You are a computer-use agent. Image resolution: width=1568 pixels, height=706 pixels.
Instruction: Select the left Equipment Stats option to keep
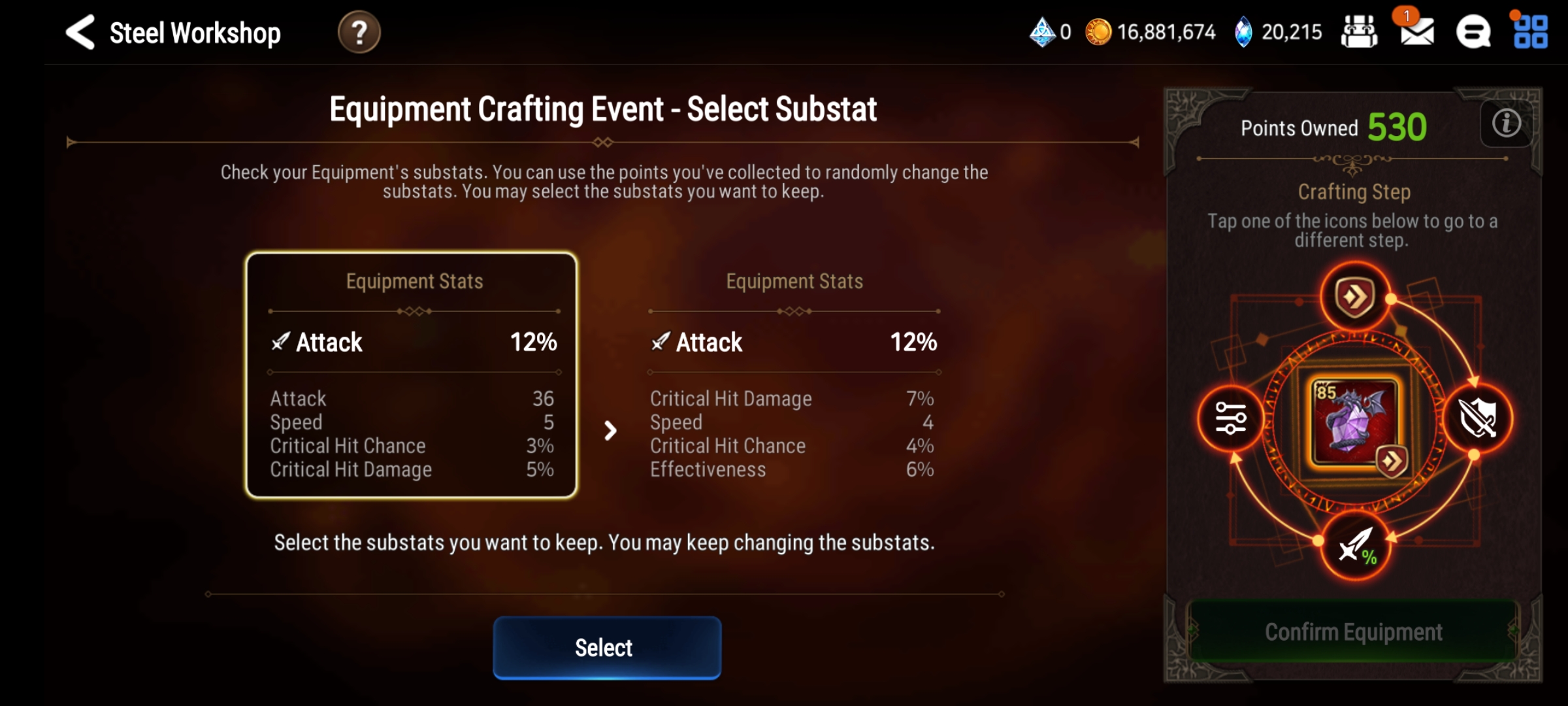point(412,375)
